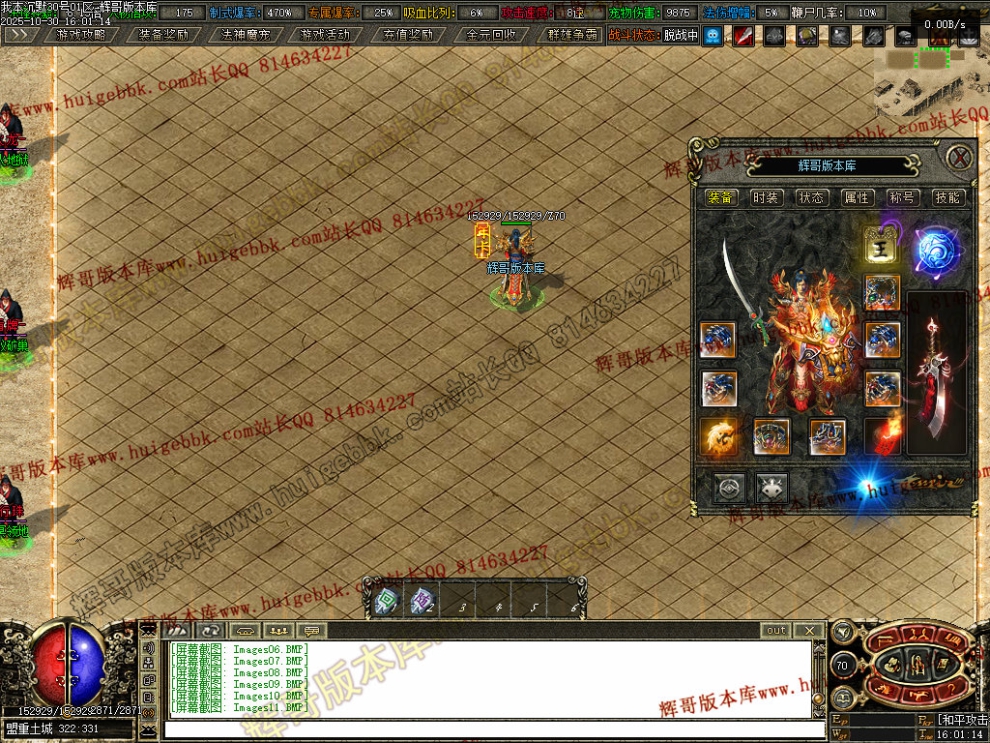Close the chat window with X

click(x=809, y=631)
